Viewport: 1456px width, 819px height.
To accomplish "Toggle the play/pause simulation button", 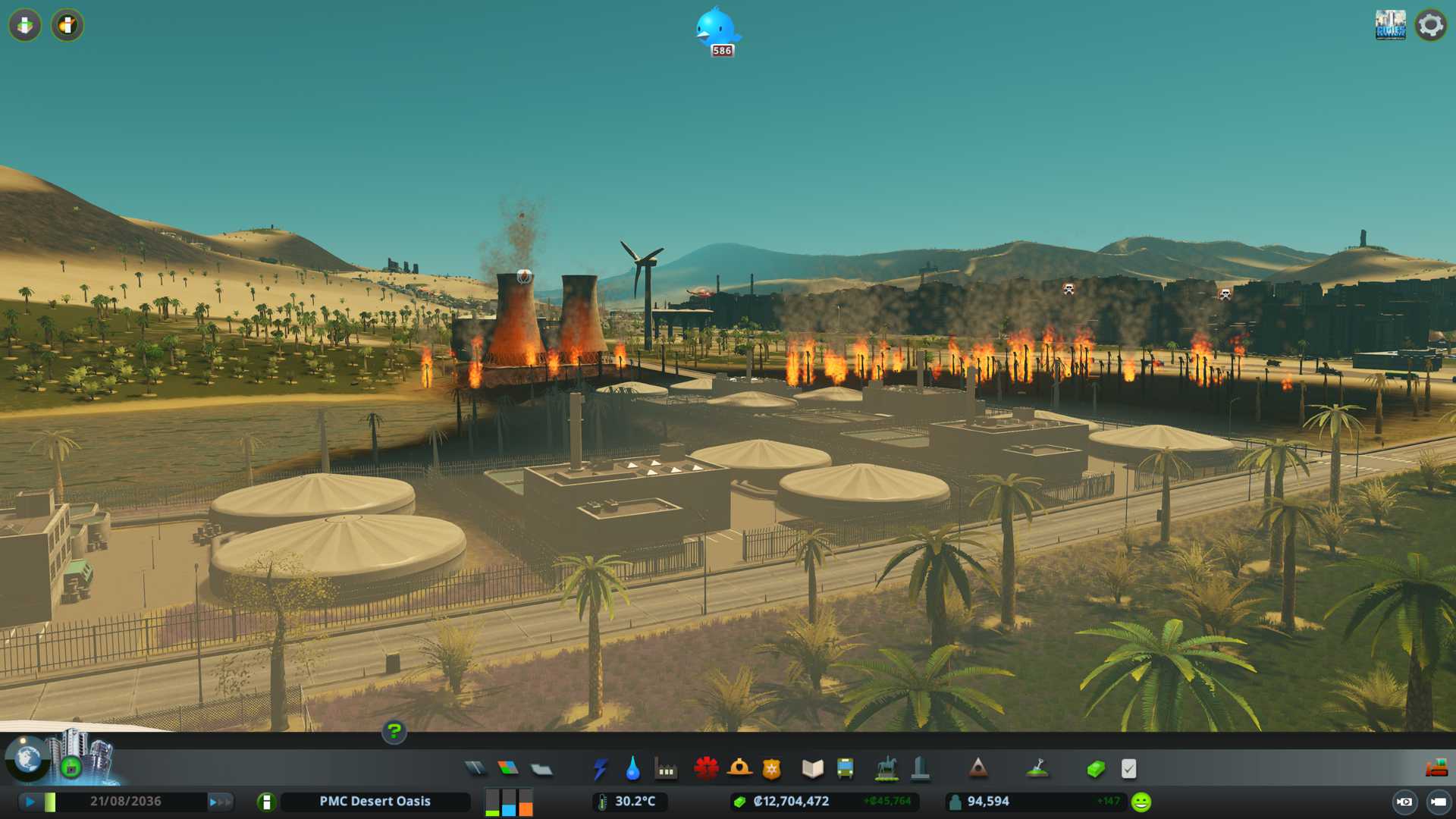I will pos(30,802).
